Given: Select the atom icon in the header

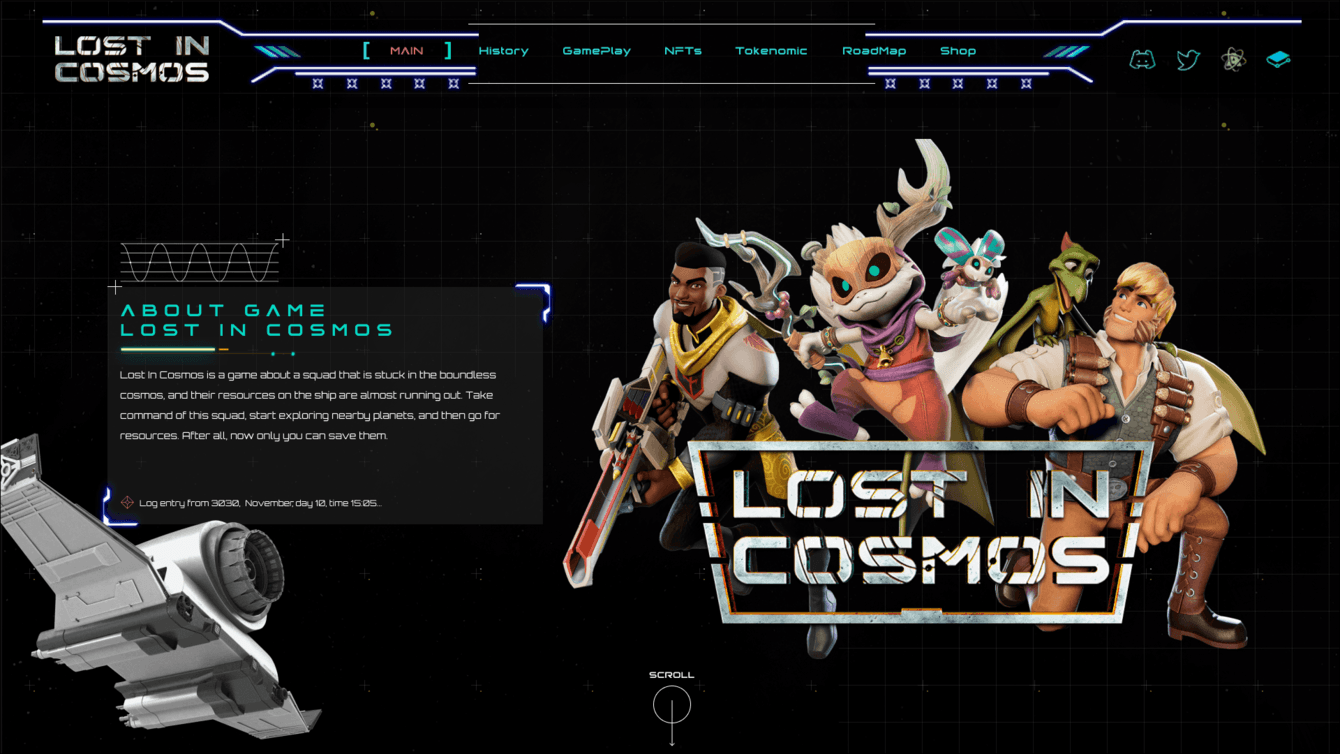Looking at the screenshot, I should coord(1233,60).
